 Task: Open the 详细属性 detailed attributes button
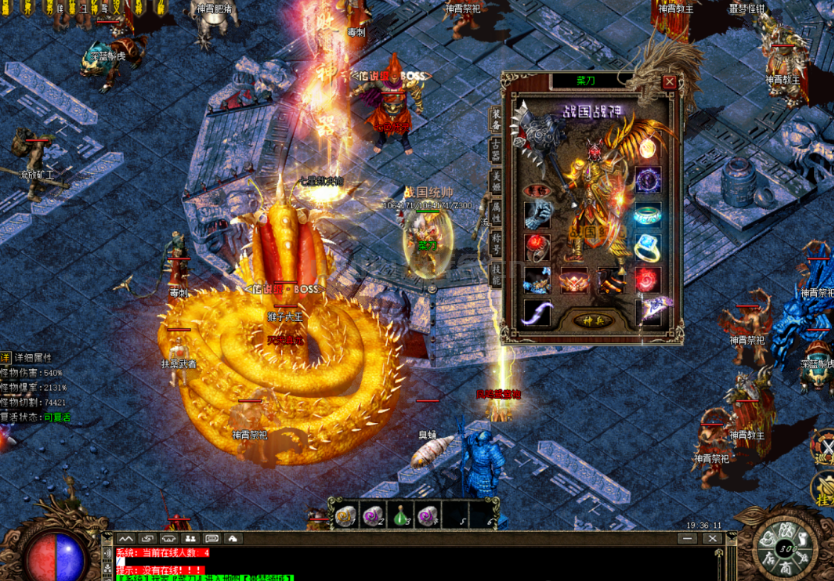click(34, 357)
